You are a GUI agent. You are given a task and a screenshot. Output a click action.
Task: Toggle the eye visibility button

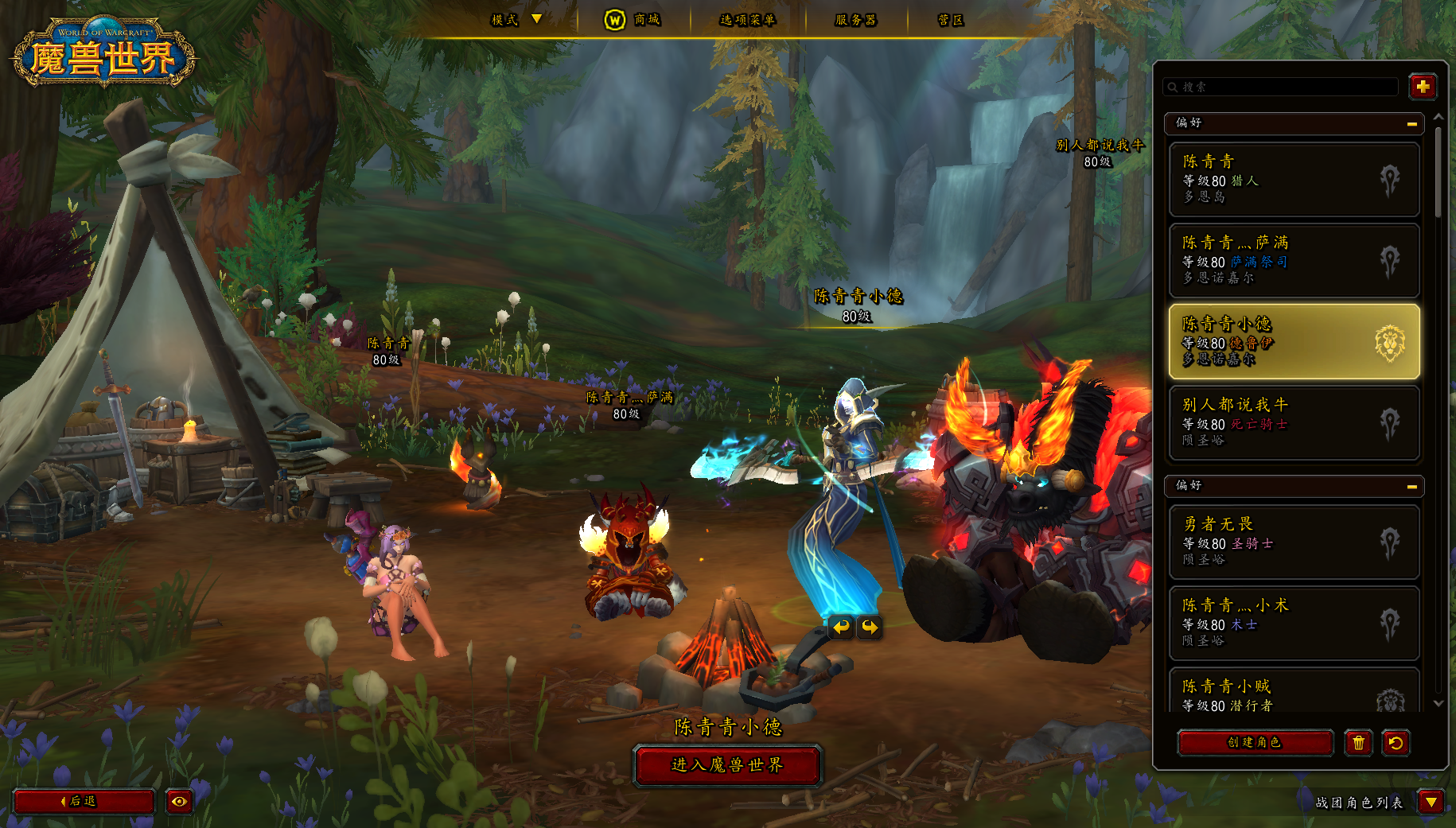pyautogui.click(x=179, y=801)
